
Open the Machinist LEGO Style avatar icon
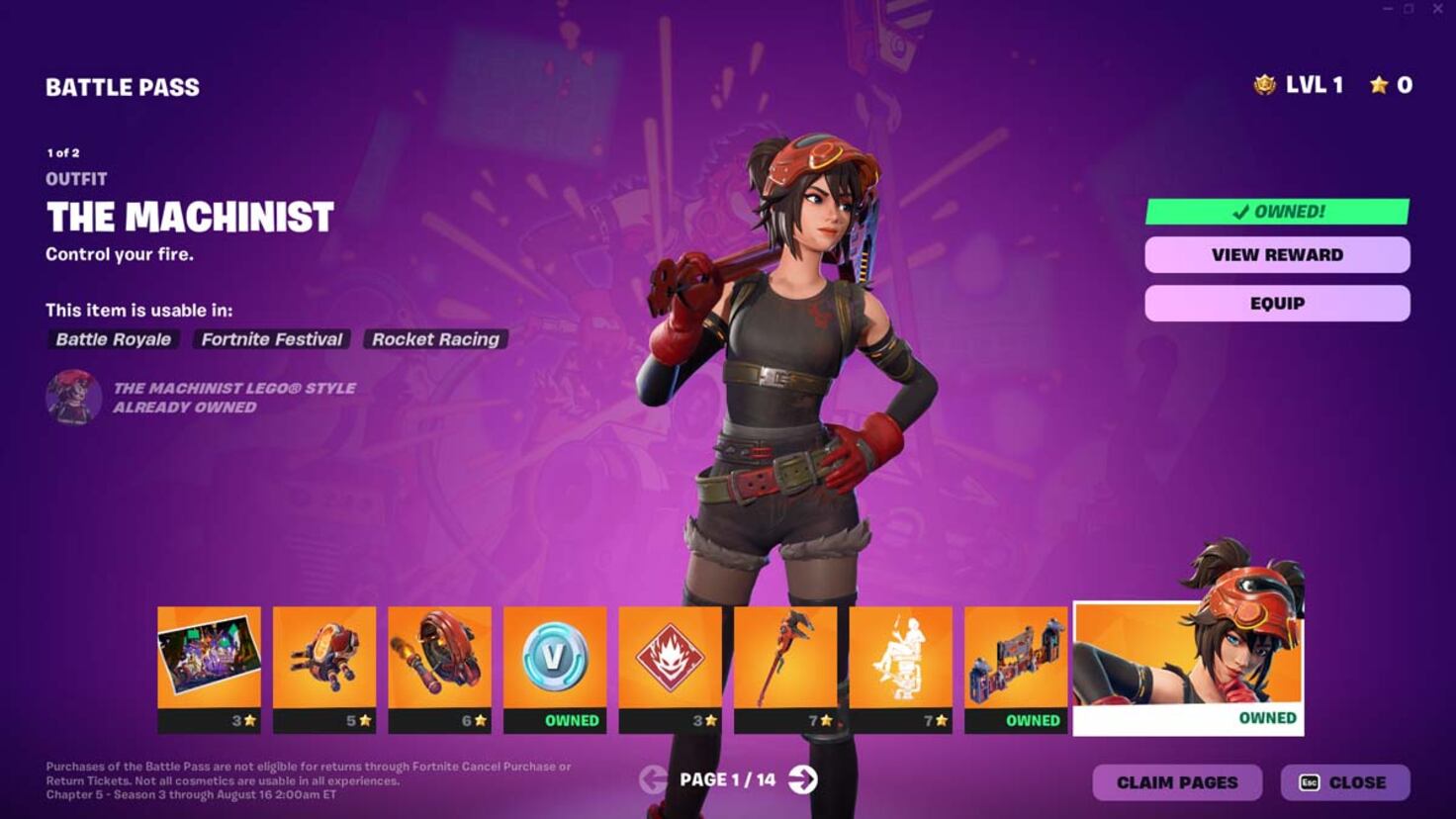72,398
